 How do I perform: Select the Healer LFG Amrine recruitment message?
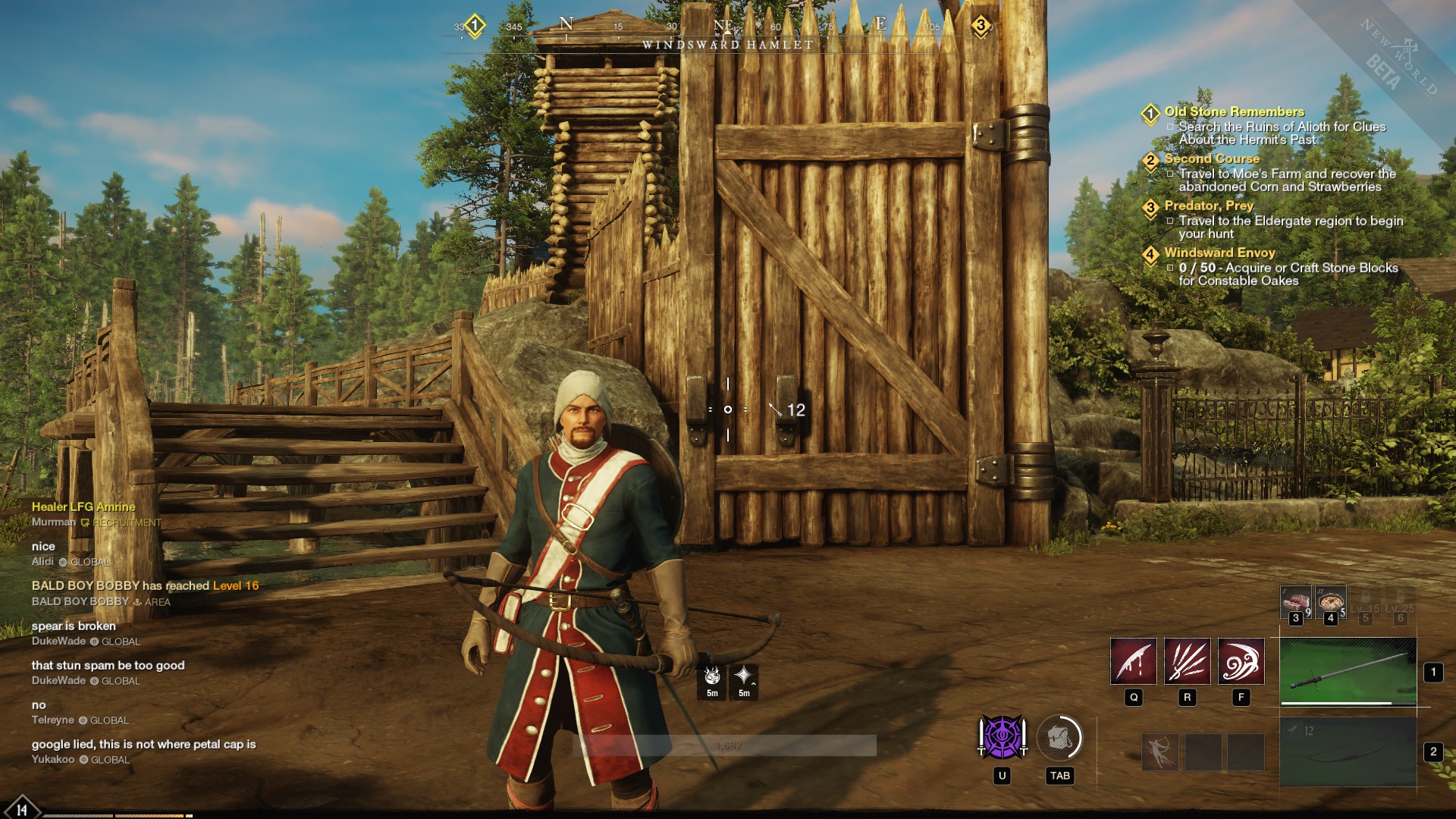pyautogui.click(x=83, y=507)
